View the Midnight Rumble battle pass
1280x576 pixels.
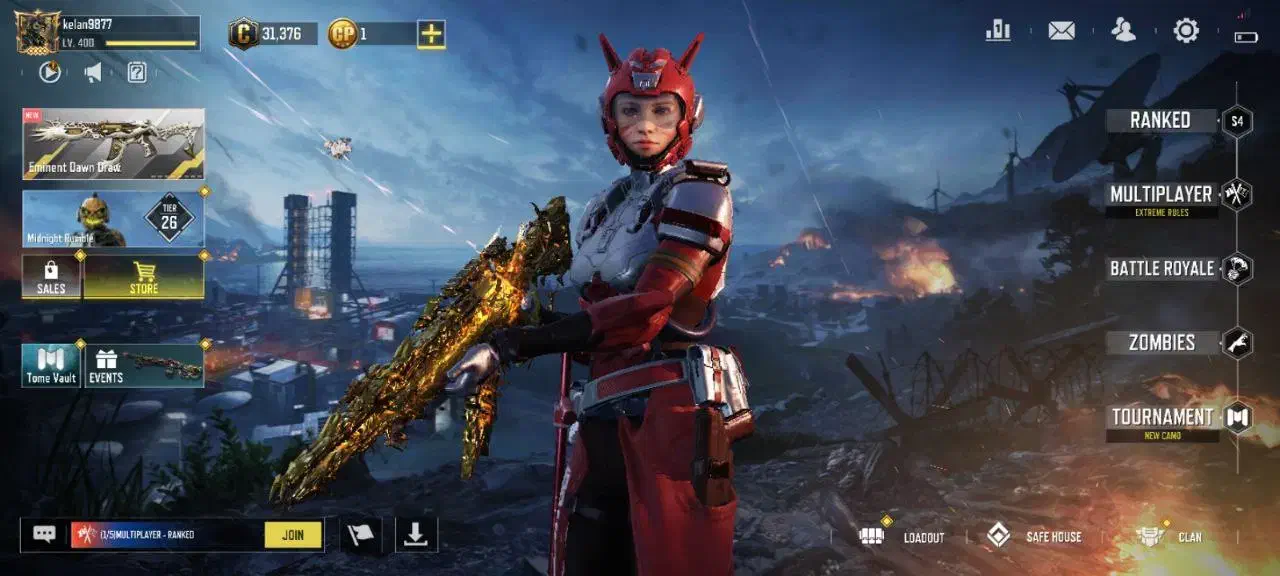pos(113,218)
